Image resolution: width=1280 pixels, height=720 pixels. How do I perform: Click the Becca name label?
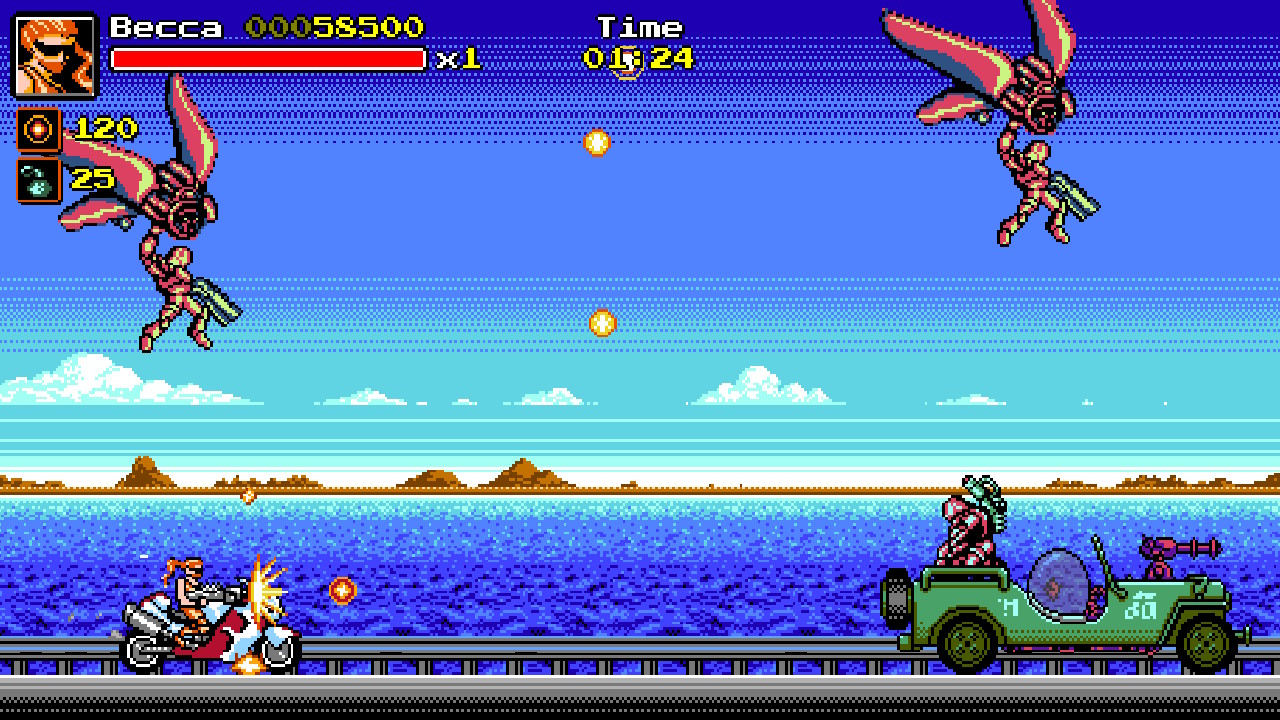[165, 27]
